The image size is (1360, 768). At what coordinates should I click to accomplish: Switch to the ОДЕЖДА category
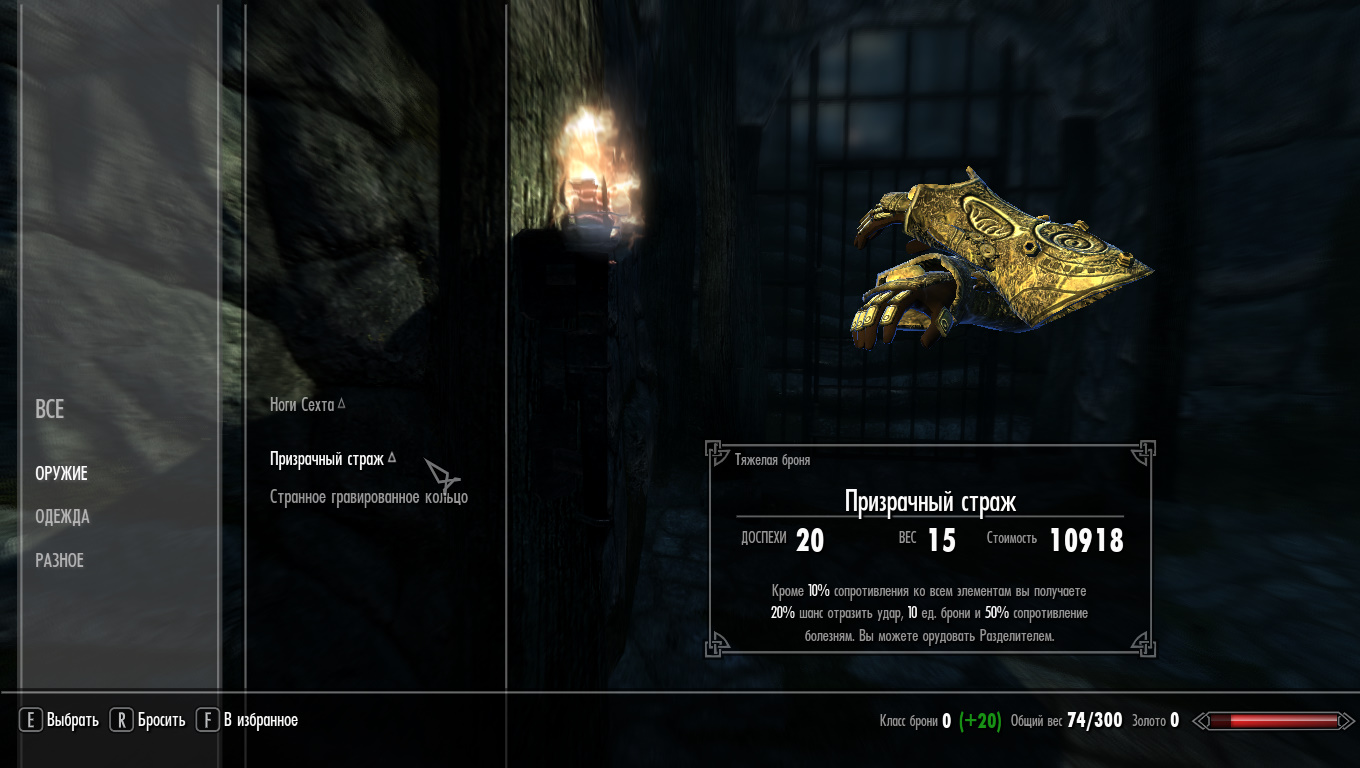63,517
